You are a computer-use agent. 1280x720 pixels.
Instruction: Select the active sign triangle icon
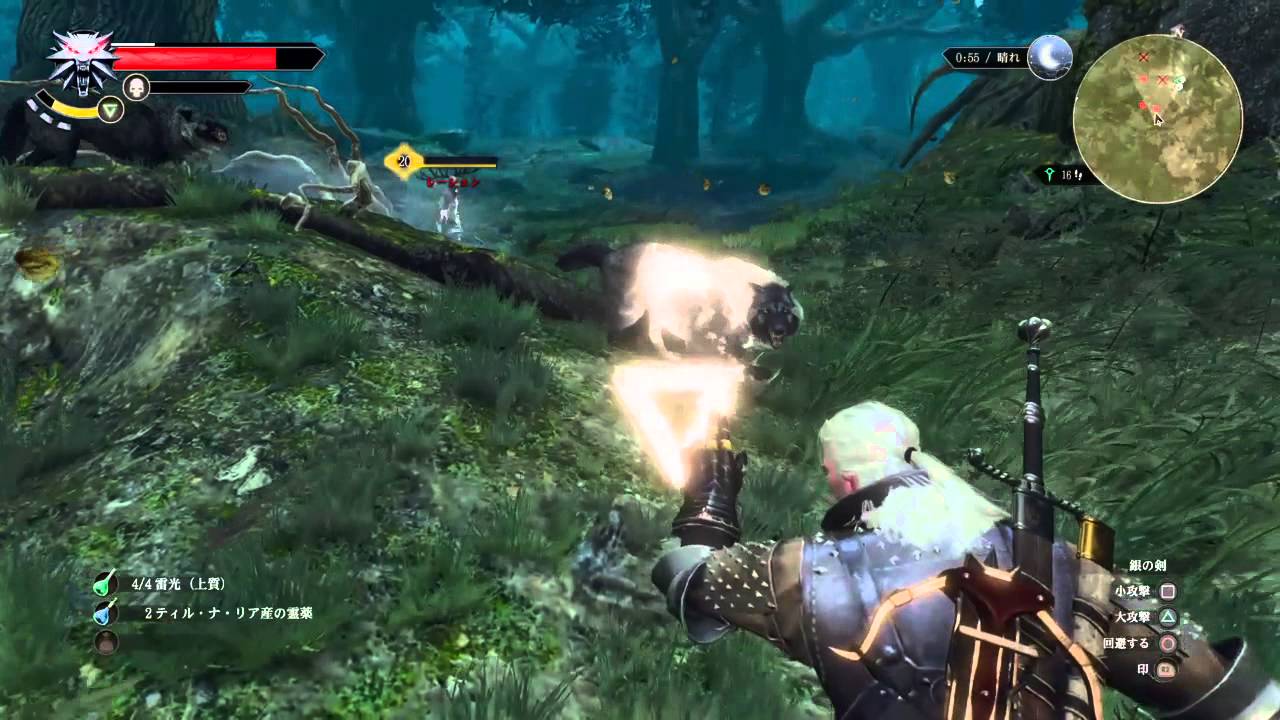point(111,110)
